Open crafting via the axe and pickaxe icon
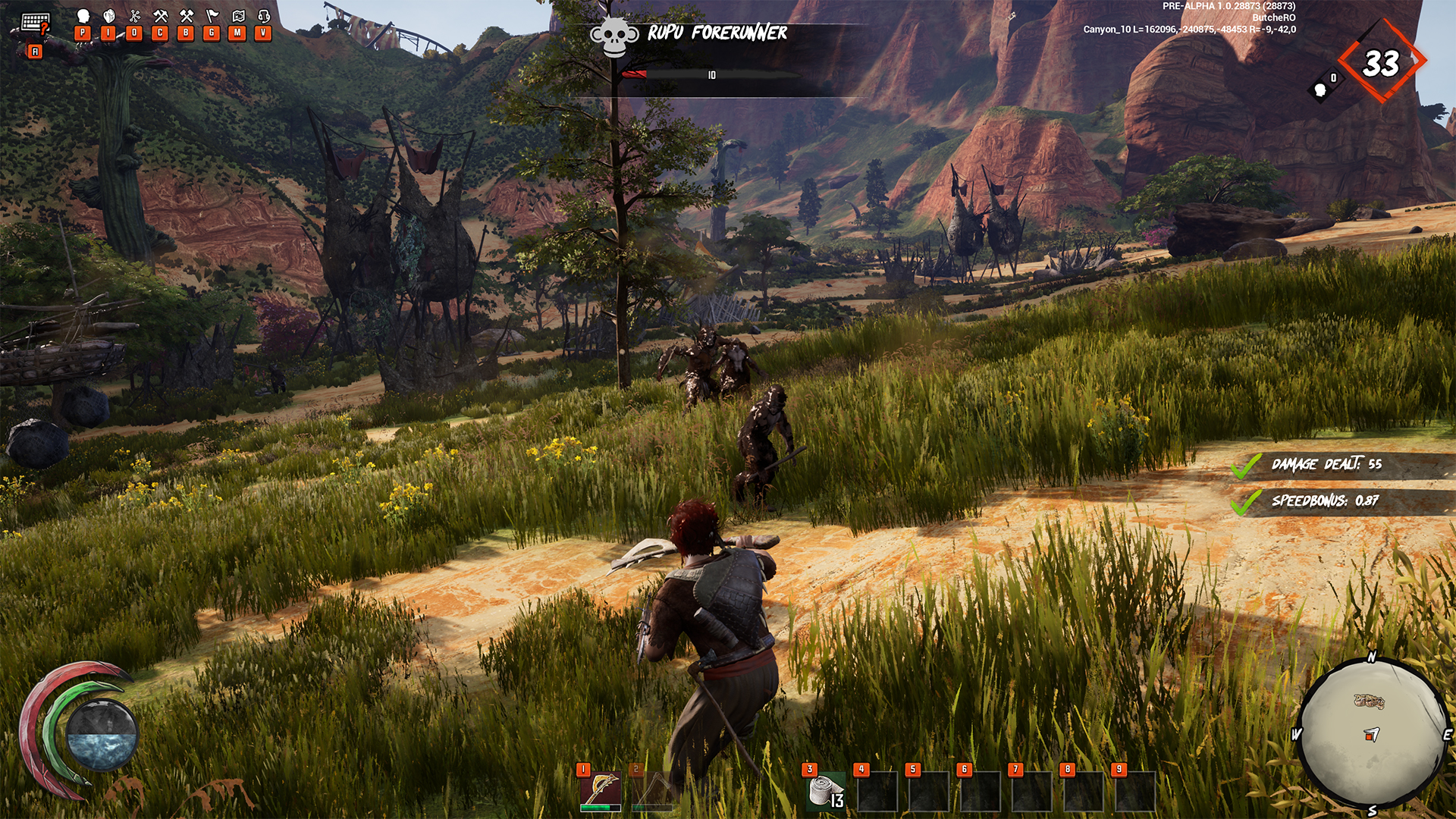This screenshot has width=1456, height=819. [160, 16]
